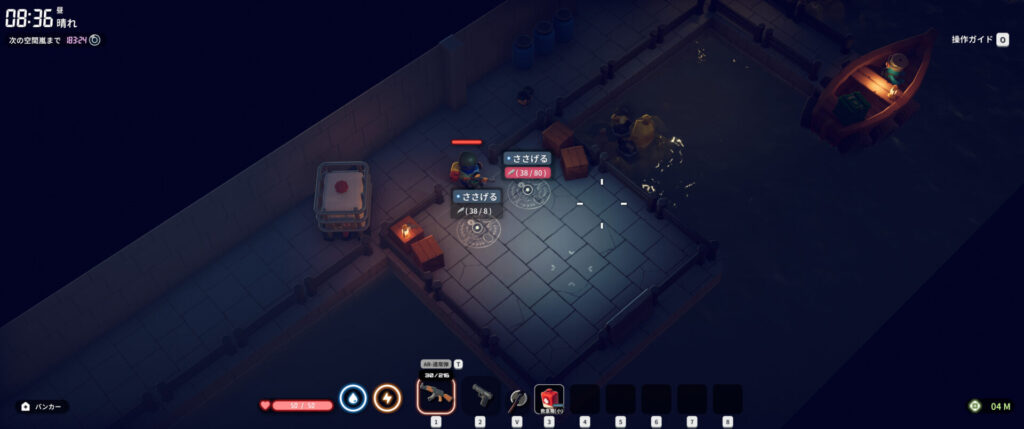Image resolution: width=1024 pixels, height=429 pixels.
Task: Open the 操作ガイド controls guide
Action: point(980,40)
